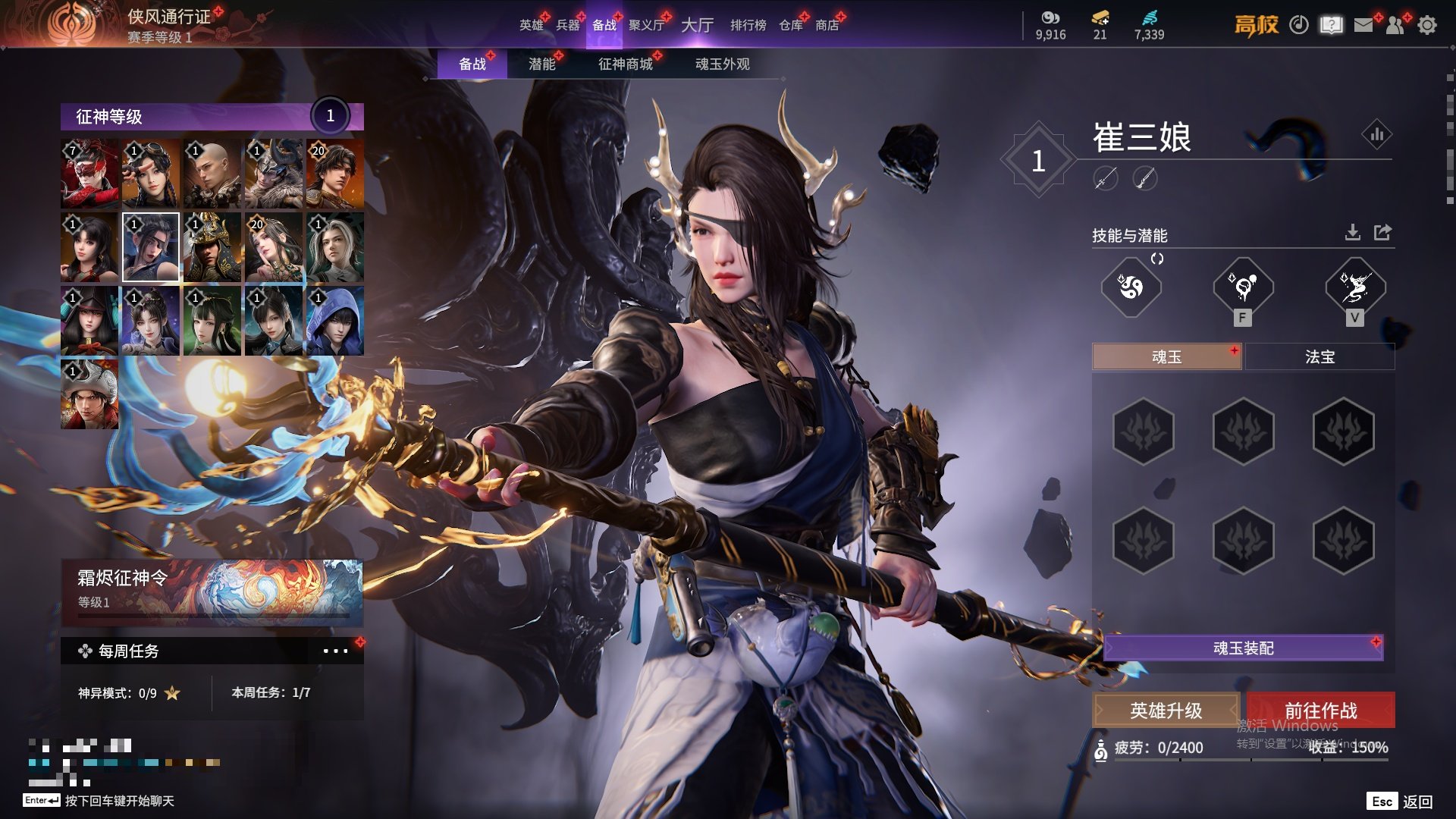Expand weekly tasks with three-dots button
This screenshot has width=1456, height=819.
[335, 651]
